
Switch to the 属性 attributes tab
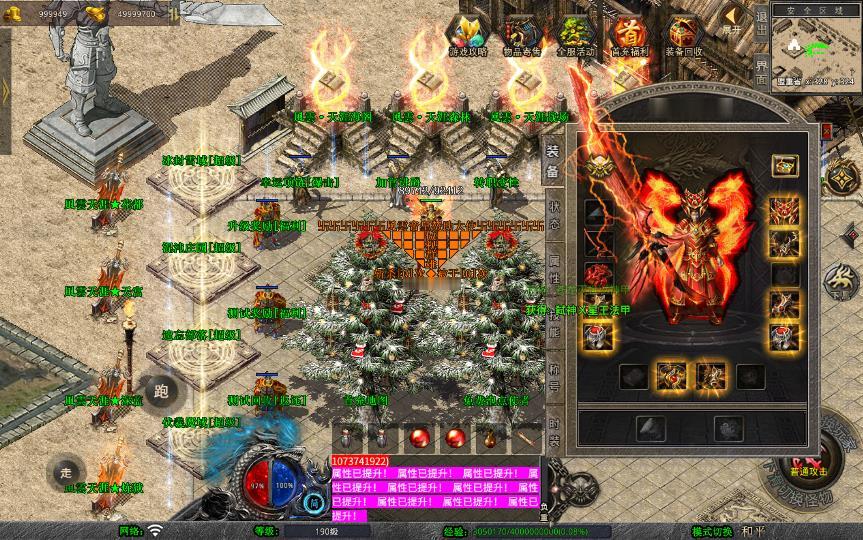[553, 264]
